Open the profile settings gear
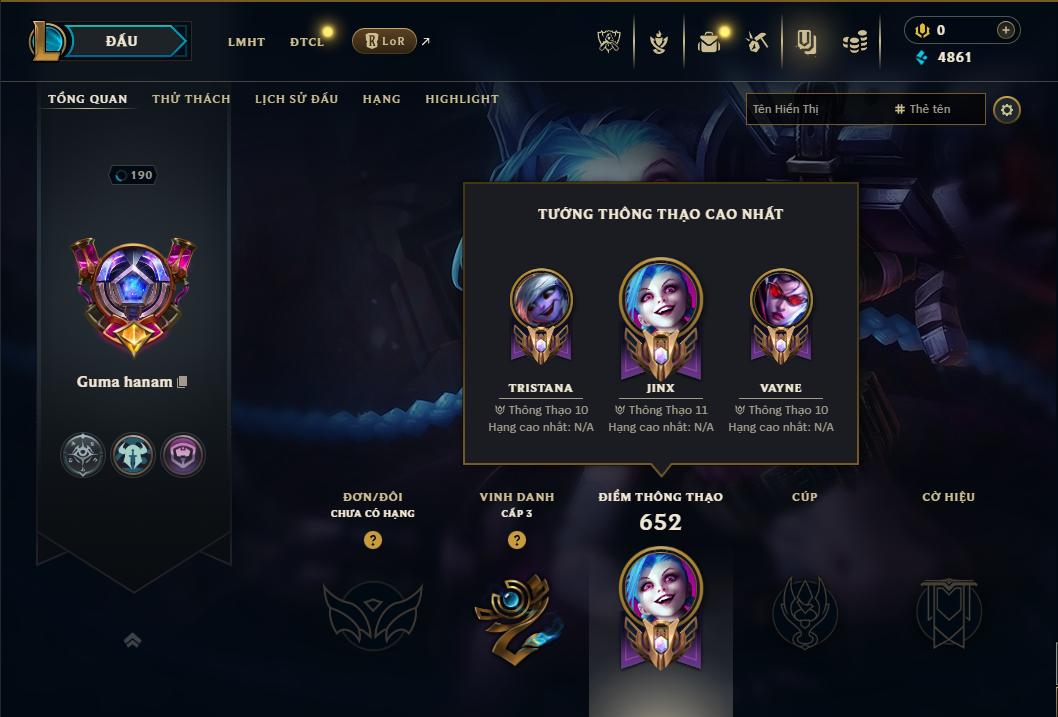This screenshot has width=1058, height=717. [1007, 109]
